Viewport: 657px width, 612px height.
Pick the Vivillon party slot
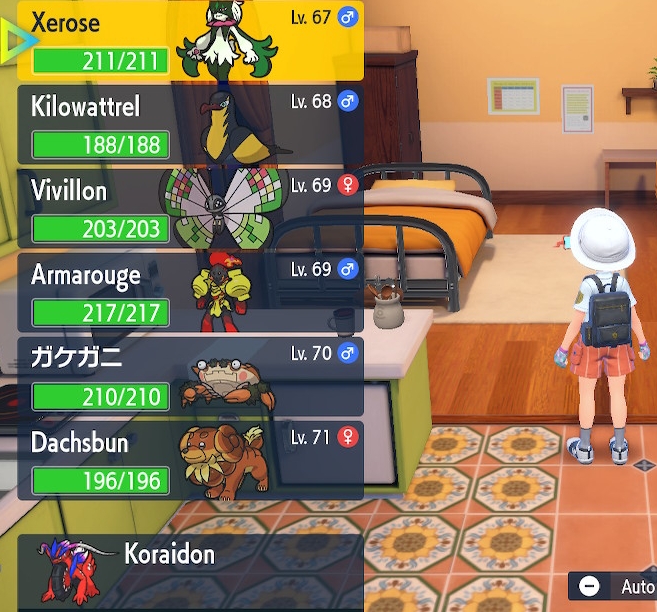(x=190, y=208)
